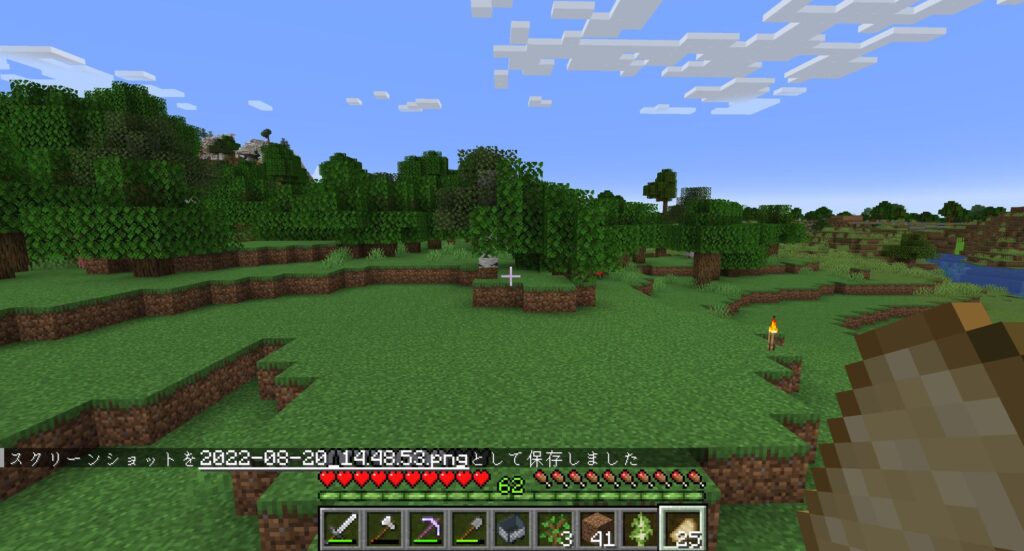The image size is (1024, 551).
Task: Pick the oak sapling stack of 3
Action: pos(555,526)
